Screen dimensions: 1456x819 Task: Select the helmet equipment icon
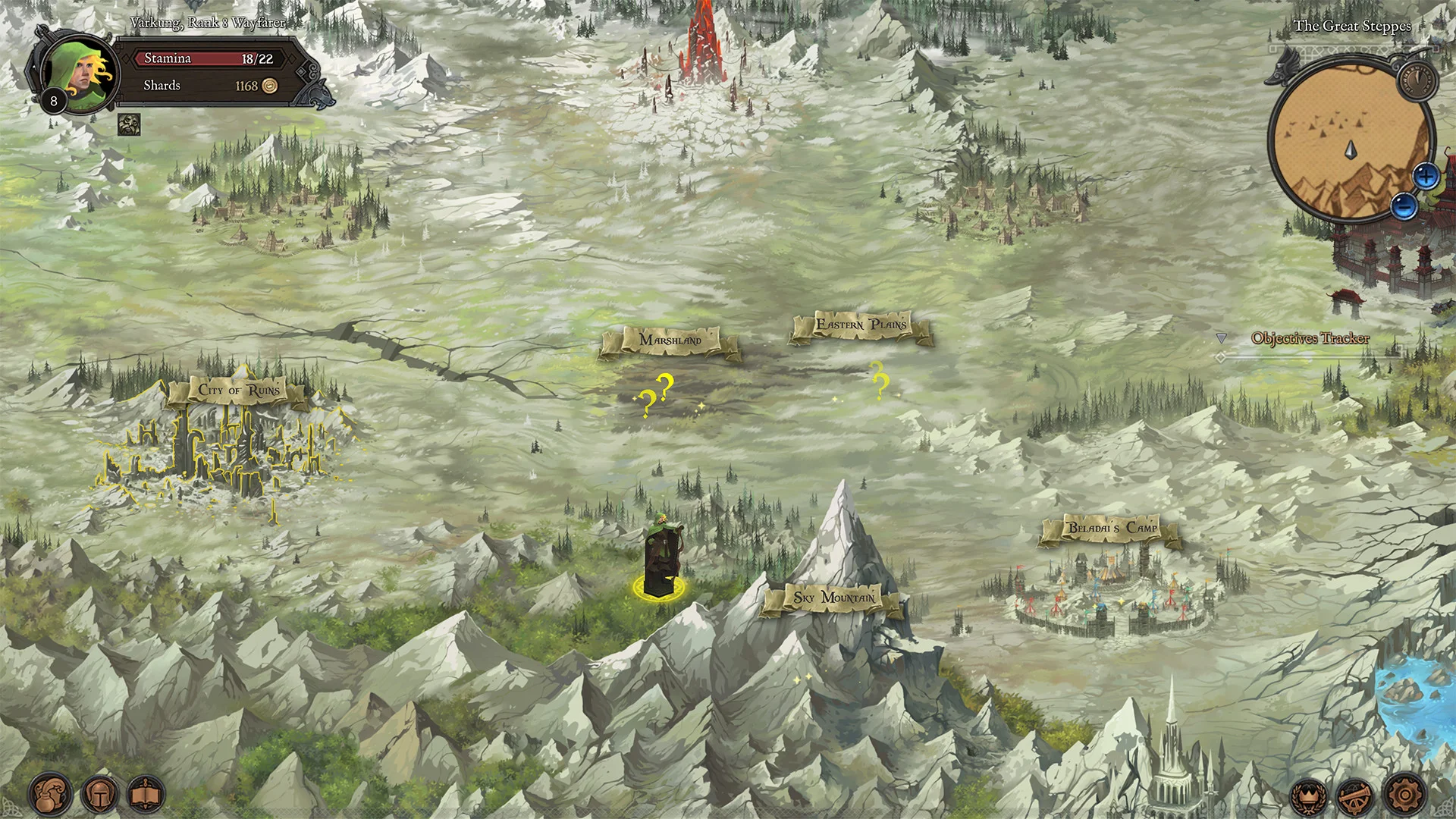[99, 793]
